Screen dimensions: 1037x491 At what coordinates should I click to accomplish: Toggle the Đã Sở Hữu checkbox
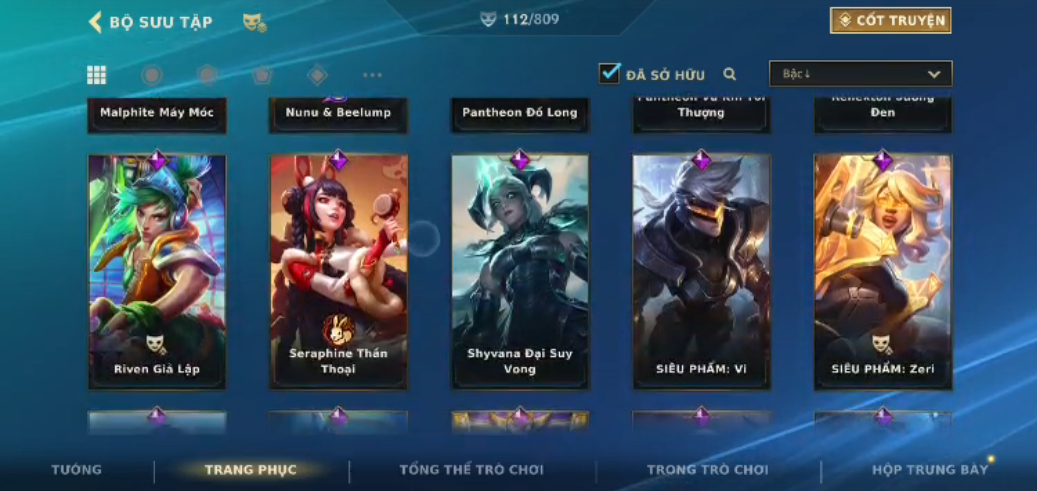(609, 73)
